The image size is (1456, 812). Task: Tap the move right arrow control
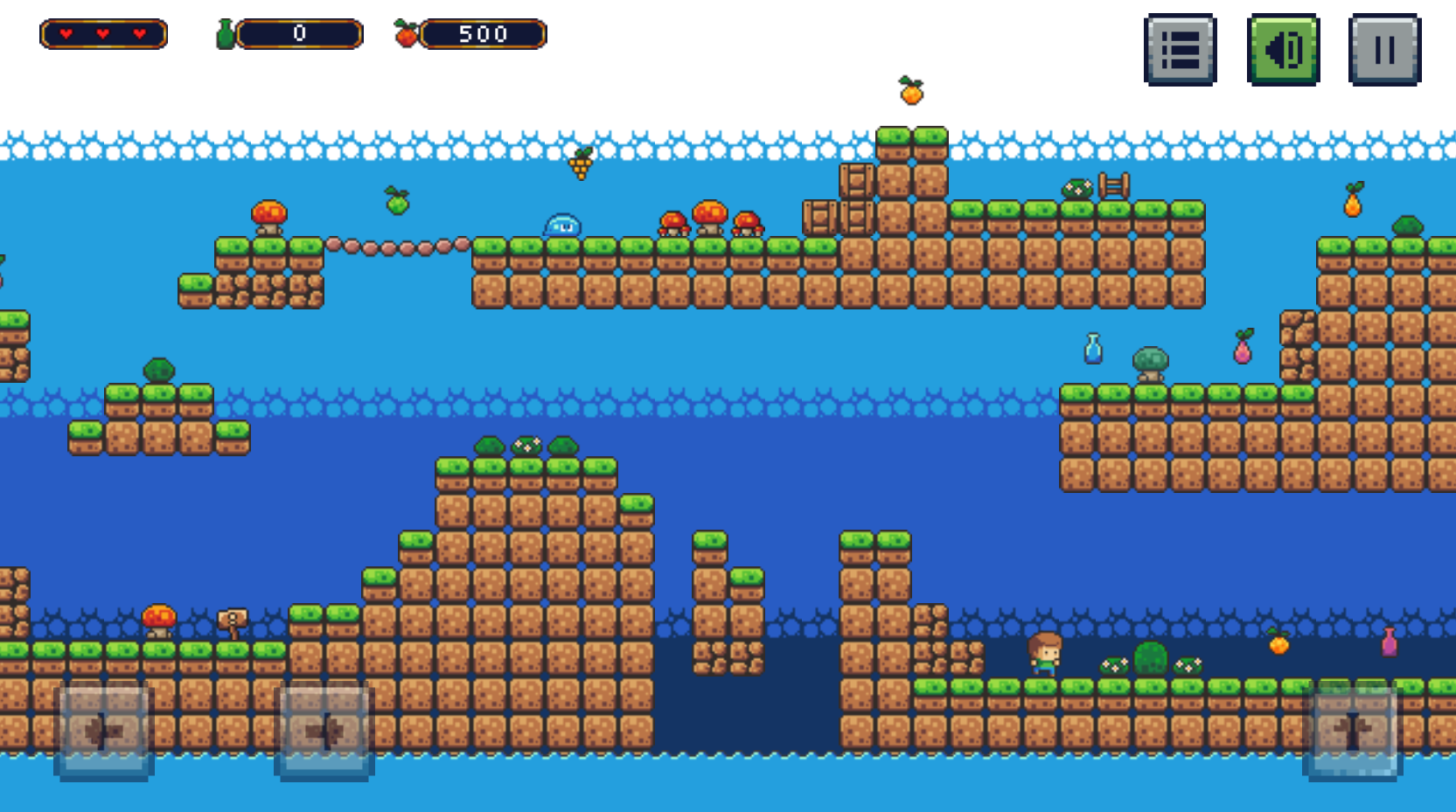[x=324, y=732]
